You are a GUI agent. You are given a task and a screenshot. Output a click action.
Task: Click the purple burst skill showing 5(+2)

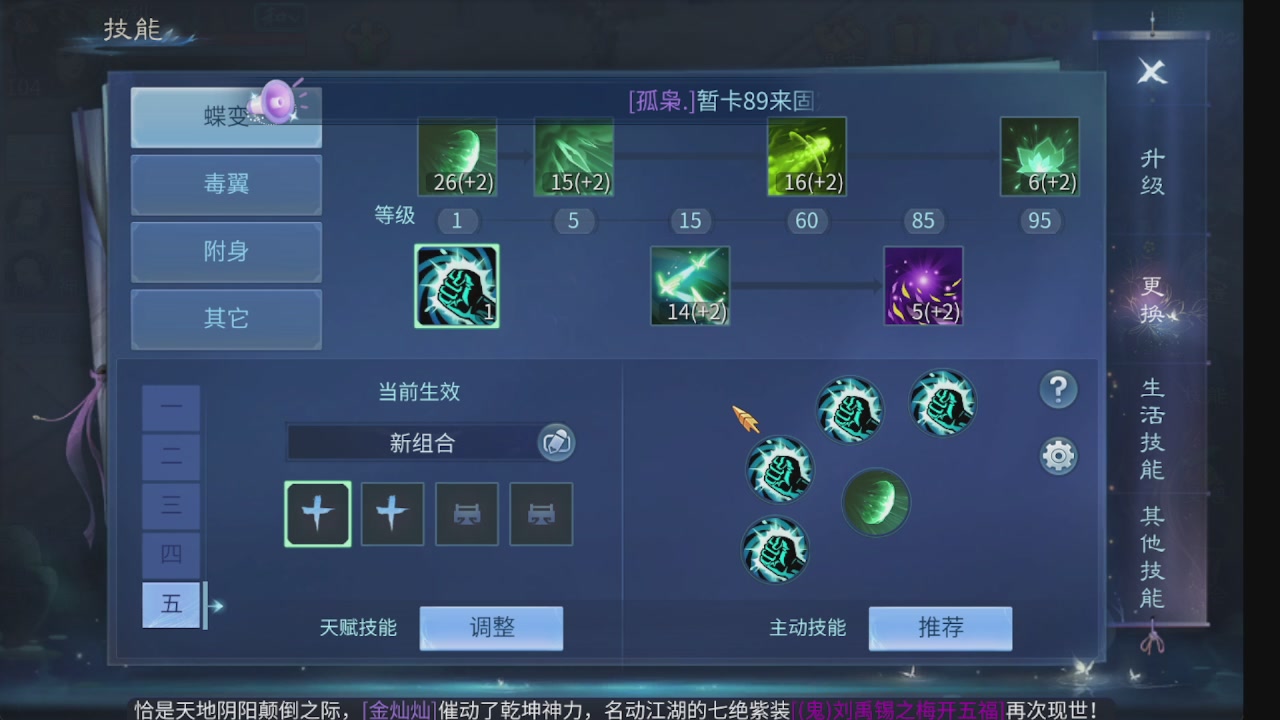click(x=923, y=287)
